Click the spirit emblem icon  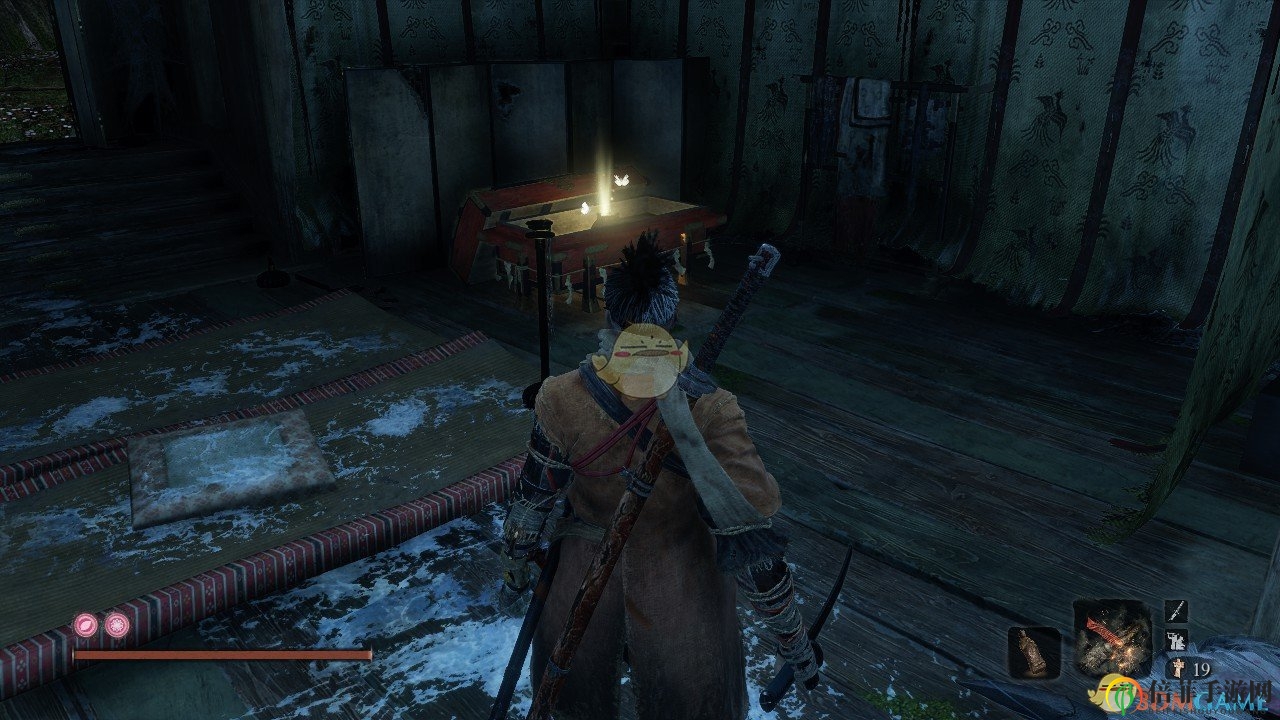click(1174, 667)
